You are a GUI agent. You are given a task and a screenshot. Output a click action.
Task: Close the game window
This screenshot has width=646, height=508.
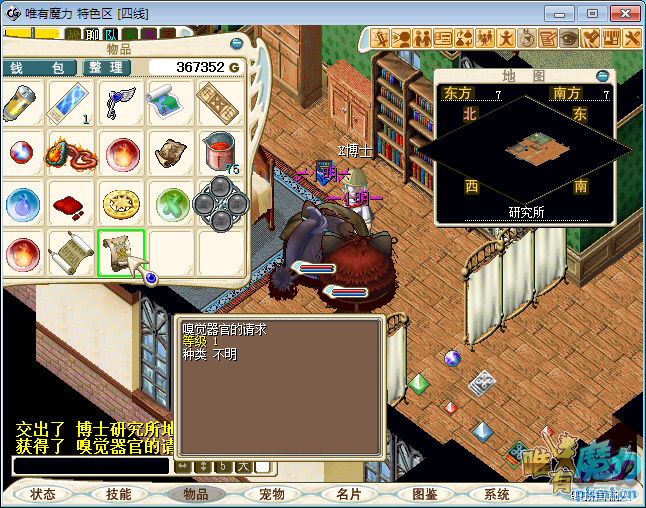point(624,13)
